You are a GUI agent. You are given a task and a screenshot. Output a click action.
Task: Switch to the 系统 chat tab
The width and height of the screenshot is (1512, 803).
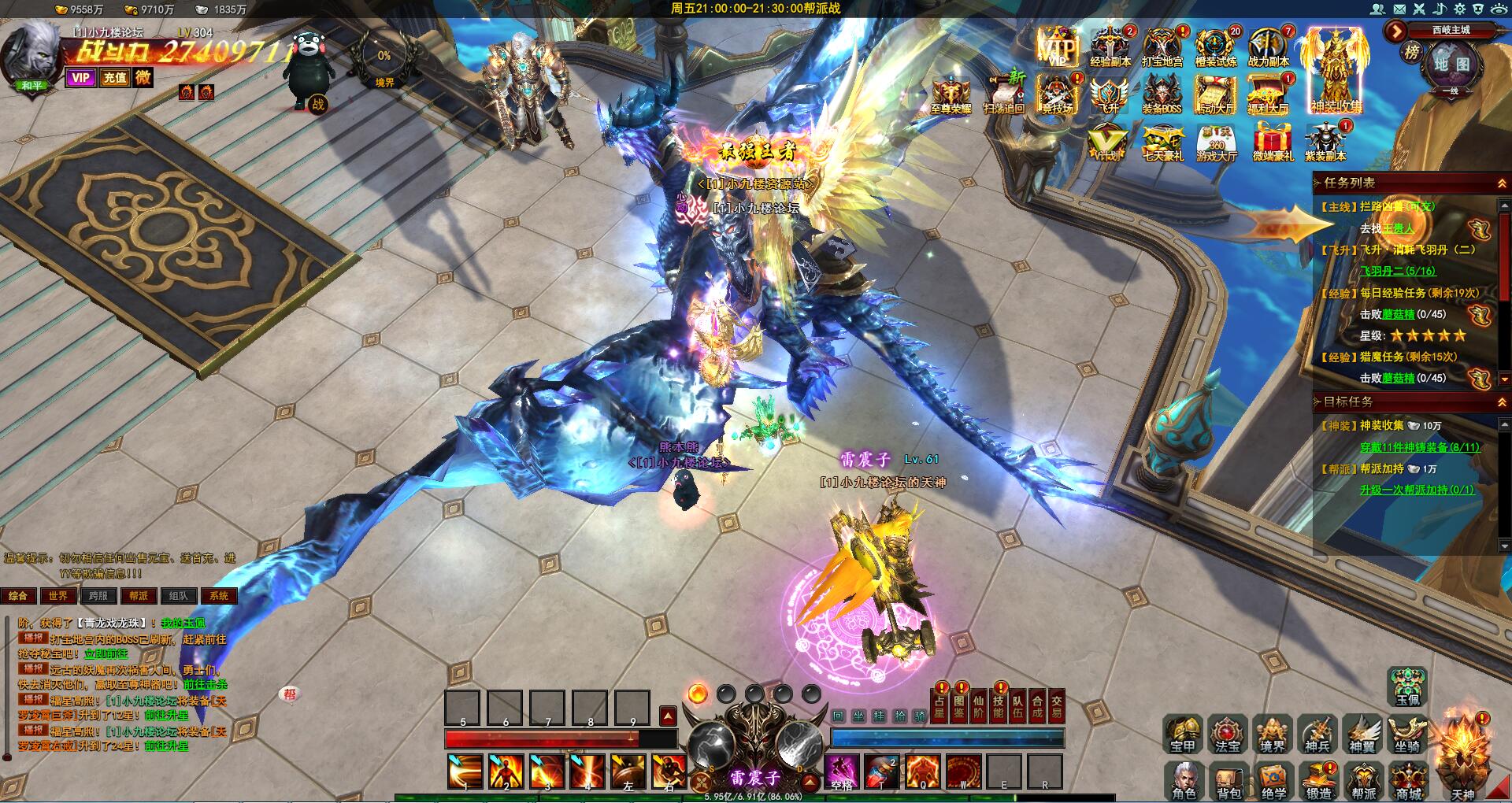coord(219,596)
